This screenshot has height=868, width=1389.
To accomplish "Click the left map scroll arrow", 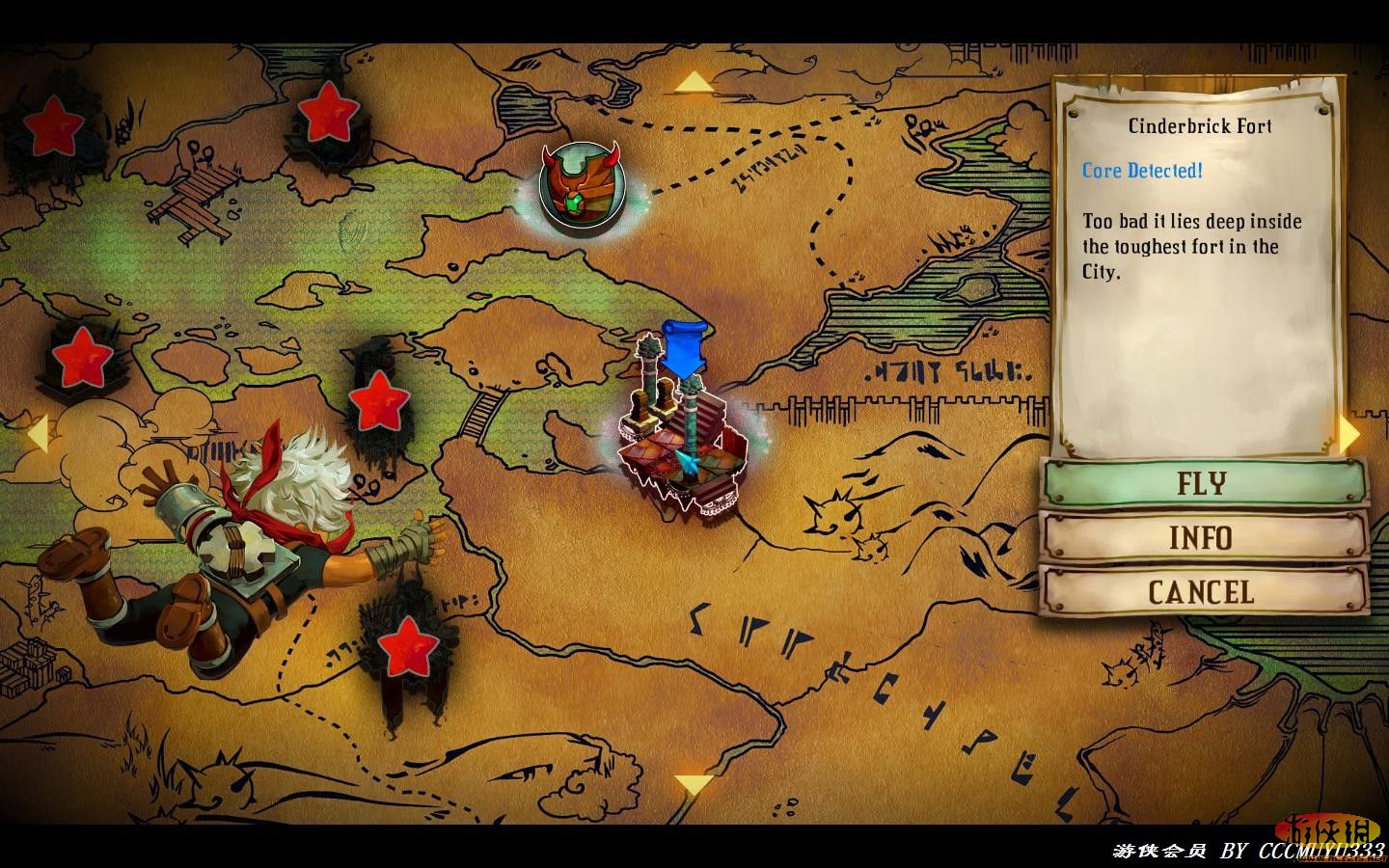I will pyautogui.click(x=37, y=433).
